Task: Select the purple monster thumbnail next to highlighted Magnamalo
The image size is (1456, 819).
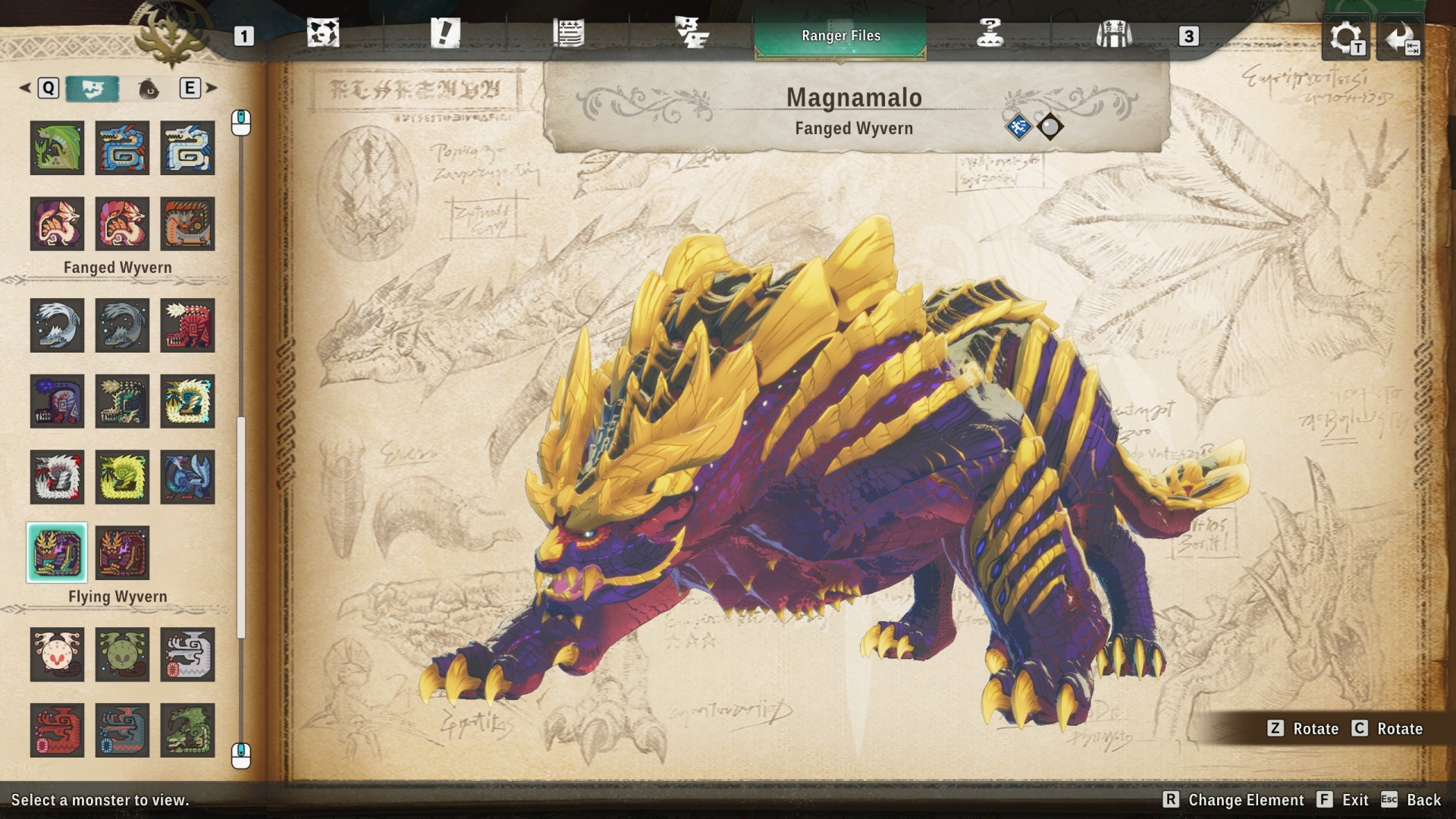Action: 122,552
